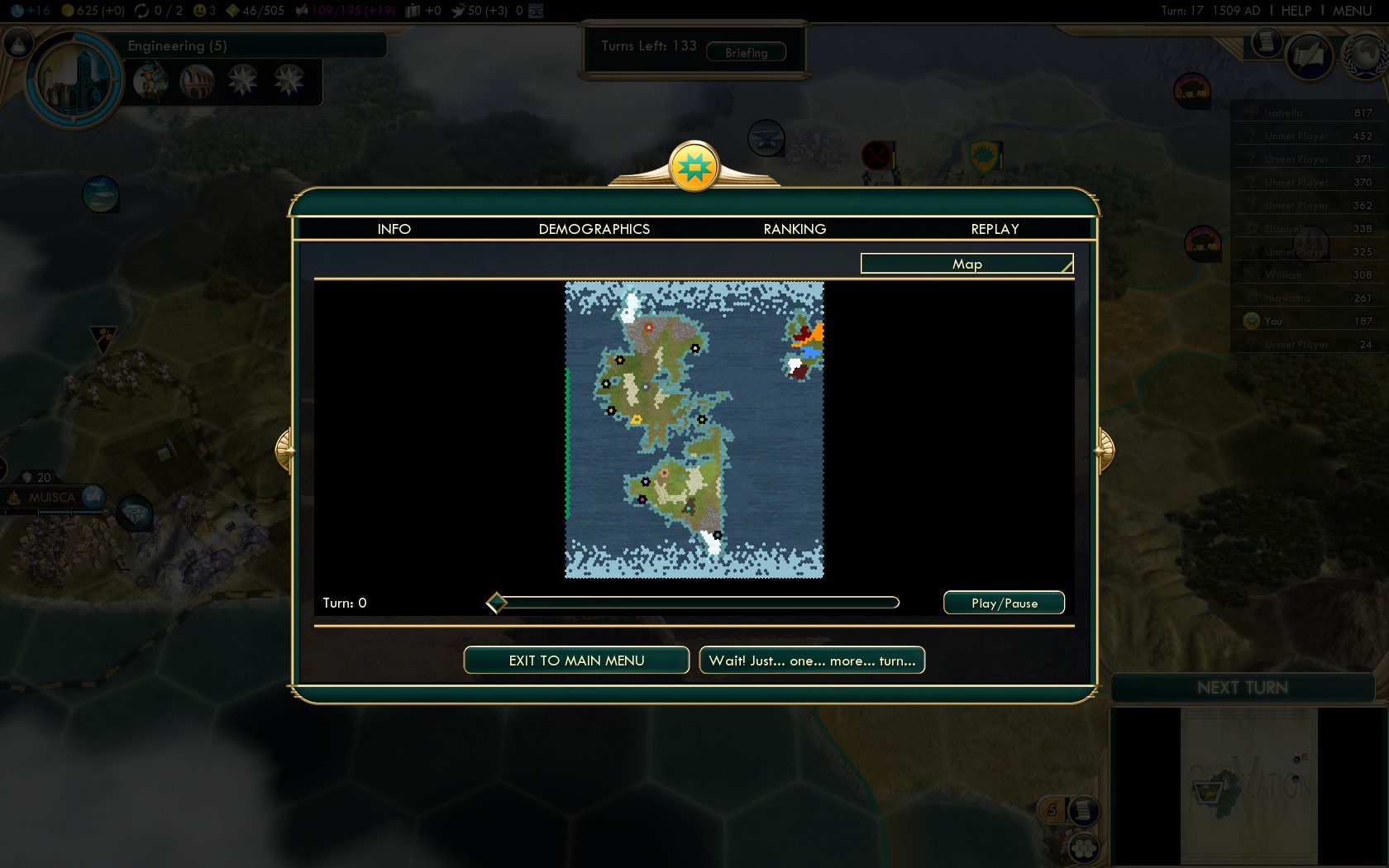Click the Muisca city banner
This screenshot has width=1389, height=868.
52,498
